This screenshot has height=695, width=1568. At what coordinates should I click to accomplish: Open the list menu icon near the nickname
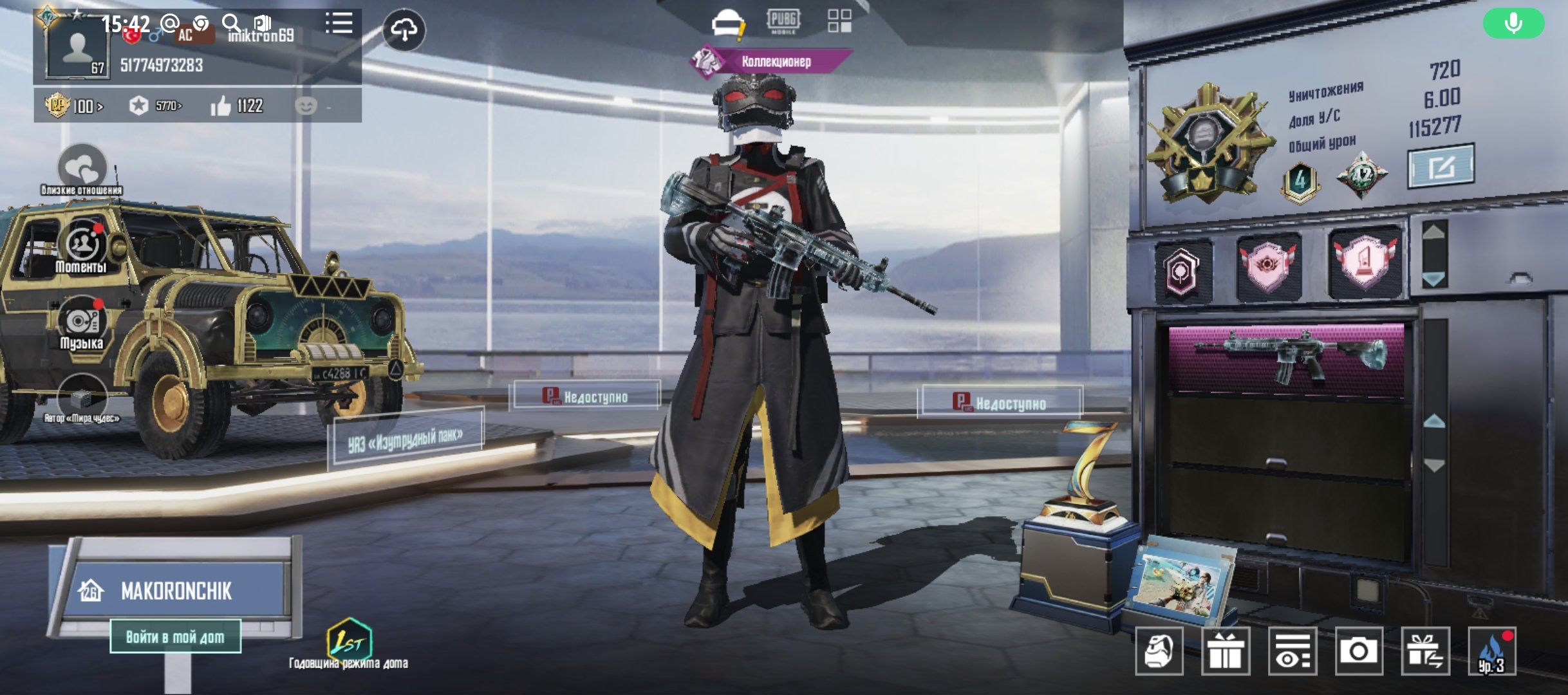click(x=339, y=24)
